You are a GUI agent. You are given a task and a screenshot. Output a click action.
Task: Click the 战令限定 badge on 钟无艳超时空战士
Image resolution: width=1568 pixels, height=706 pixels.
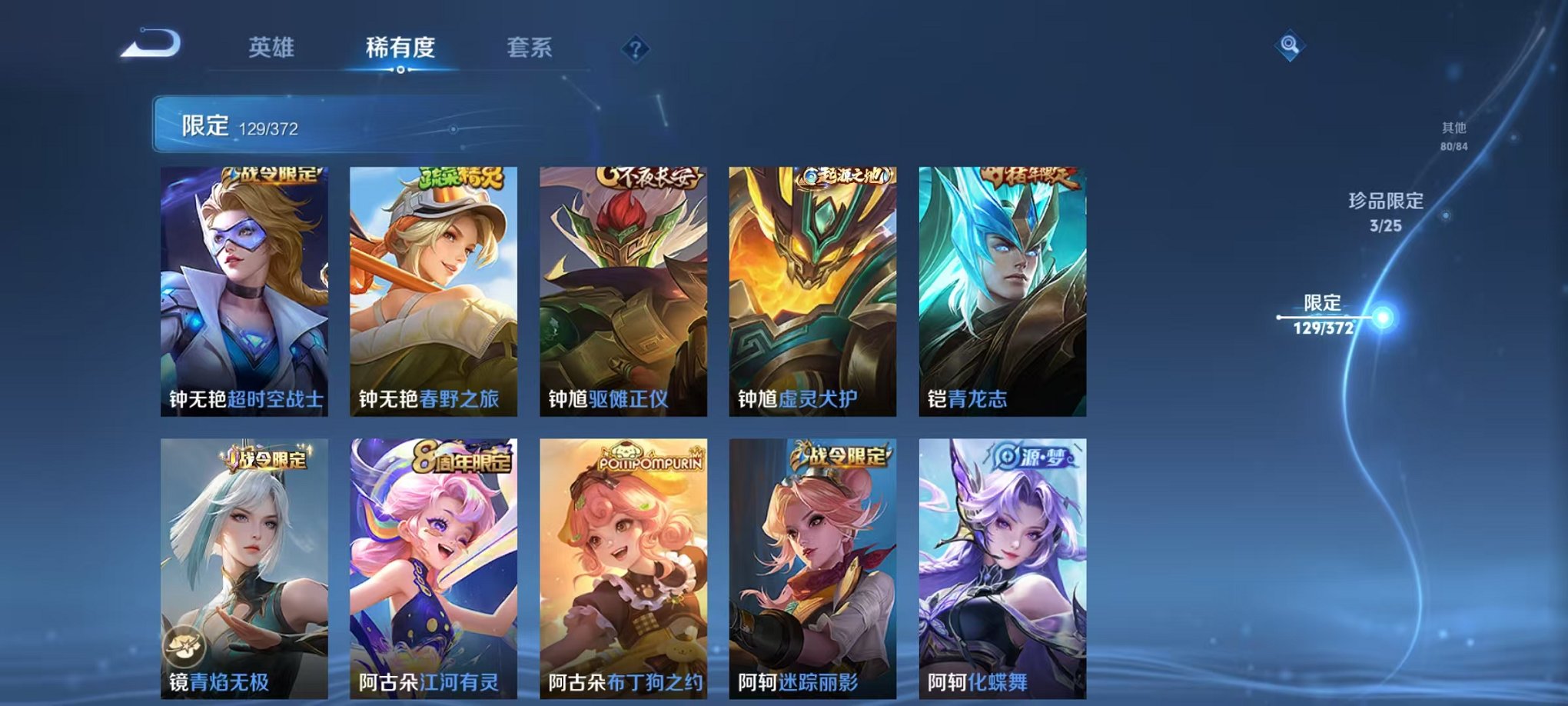(x=273, y=177)
